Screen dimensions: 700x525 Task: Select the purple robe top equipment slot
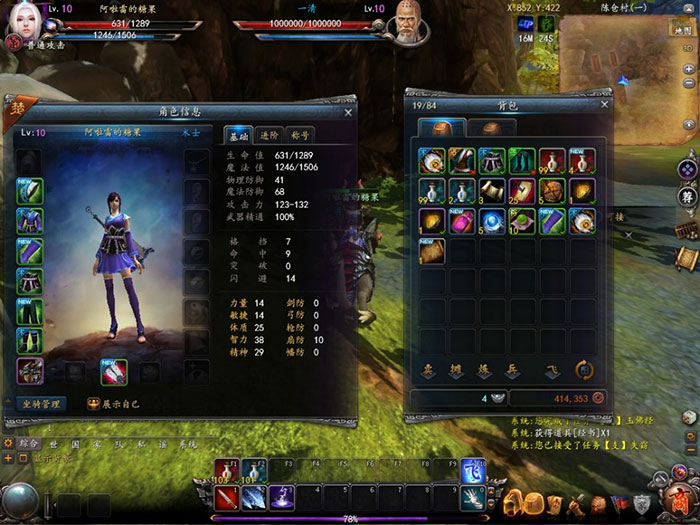tap(30, 221)
